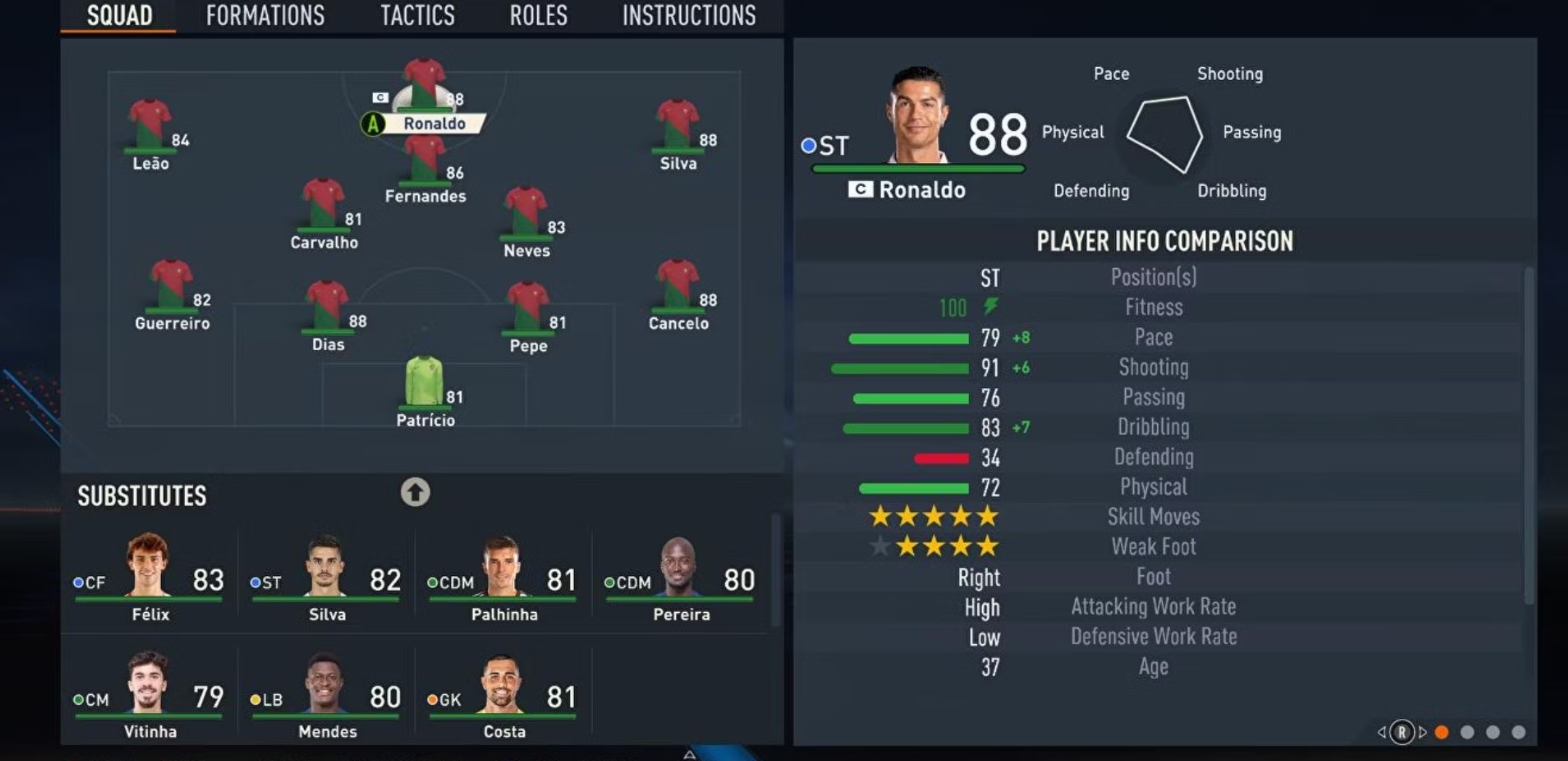
Task: Toggle the grayed-out Weak Foot star
Action: coord(881,546)
